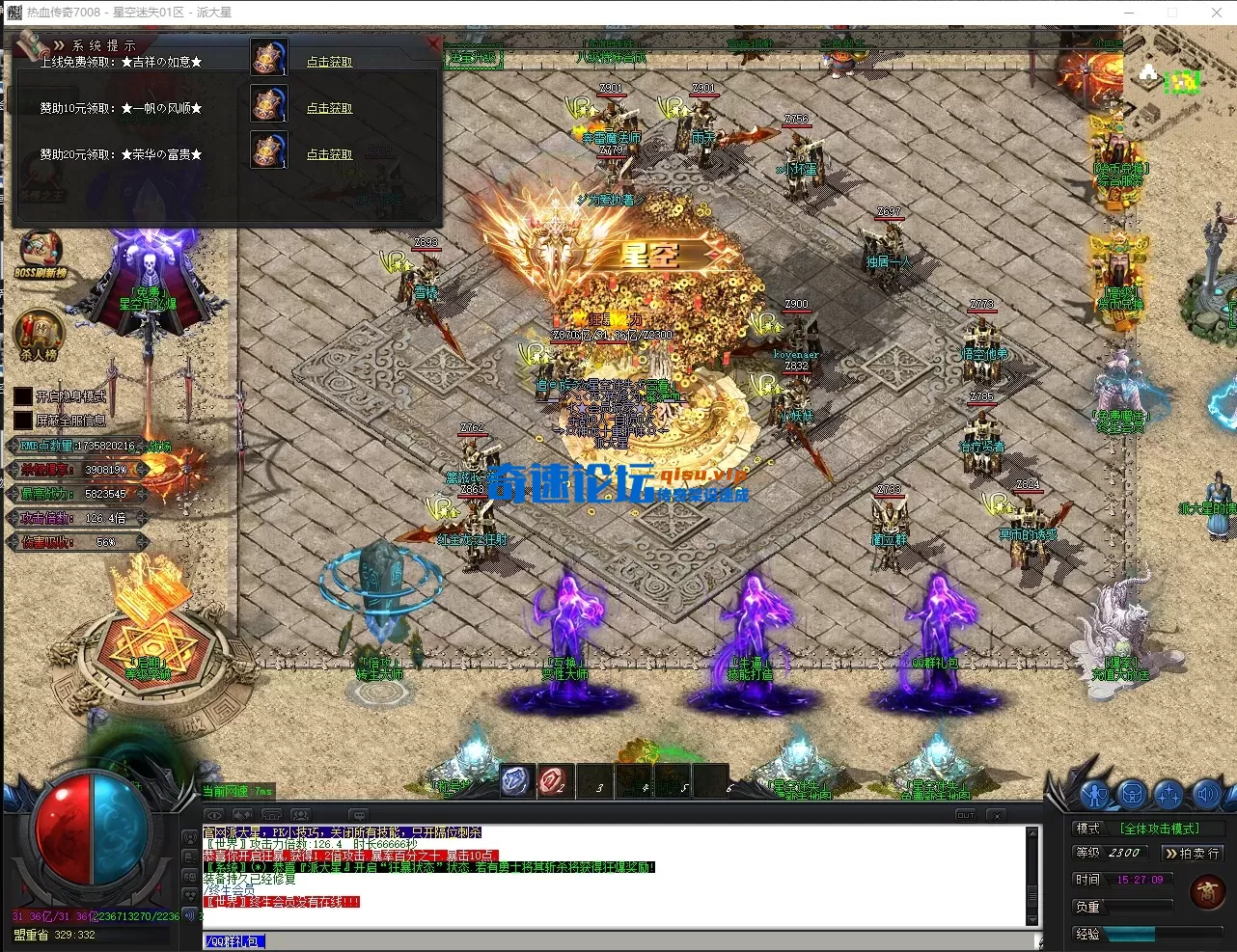Toggle the speaker sound icon
The height and width of the screenshot is (952, 1237).
[x=1206, y=795]
